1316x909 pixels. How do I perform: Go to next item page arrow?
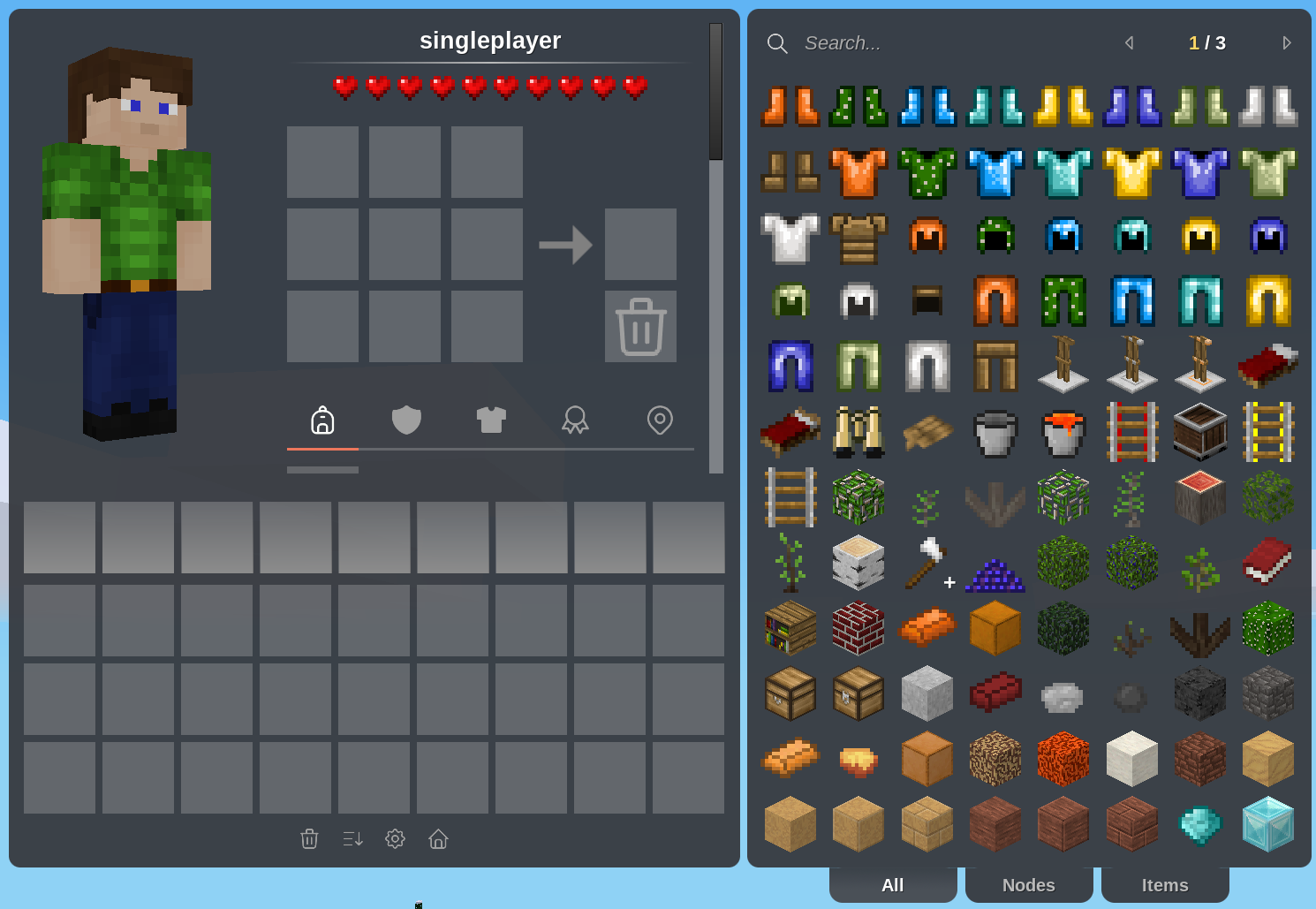[x=1287, y=43]
